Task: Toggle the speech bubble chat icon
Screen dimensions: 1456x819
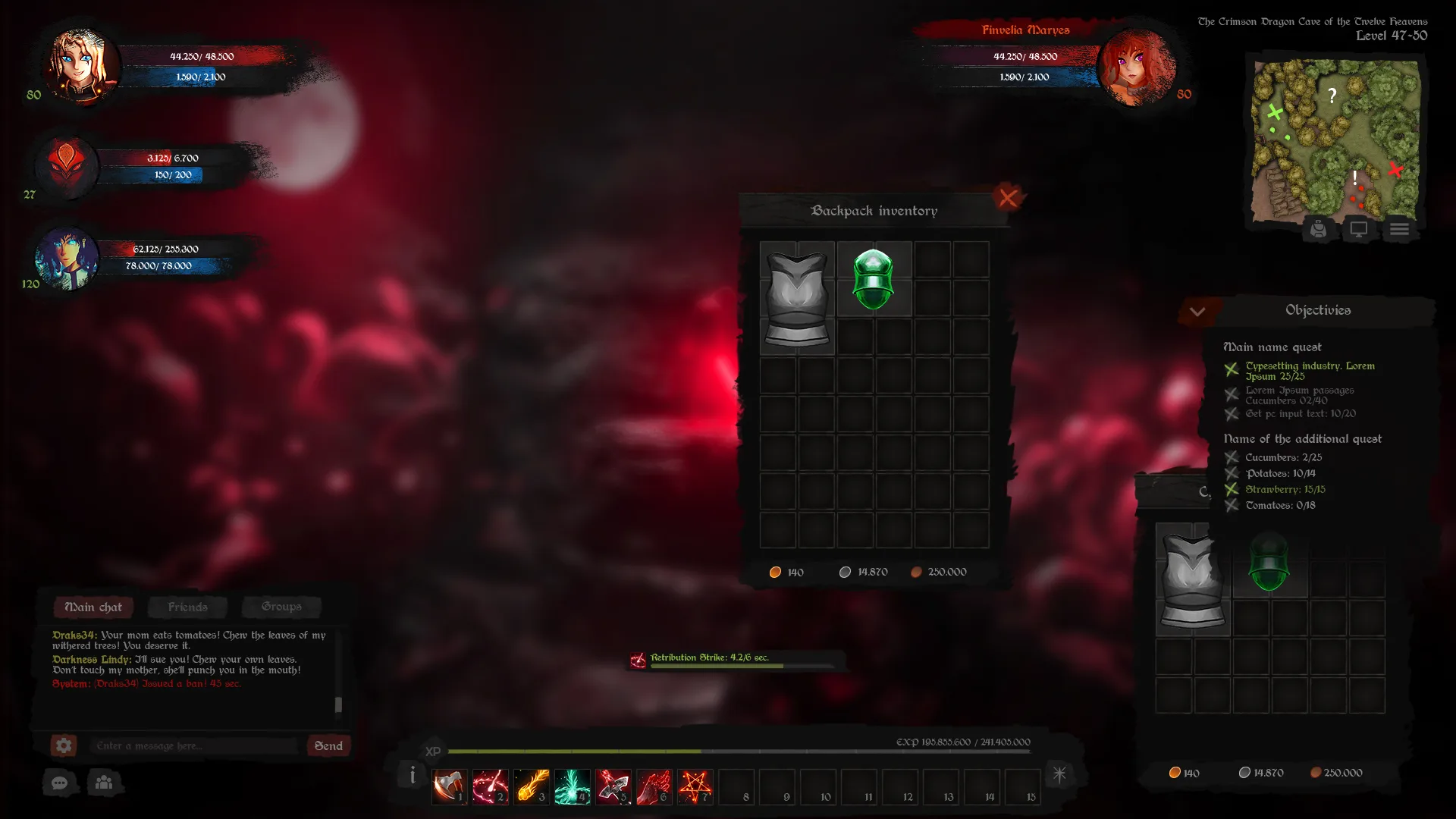Action: tap(60, 783)
